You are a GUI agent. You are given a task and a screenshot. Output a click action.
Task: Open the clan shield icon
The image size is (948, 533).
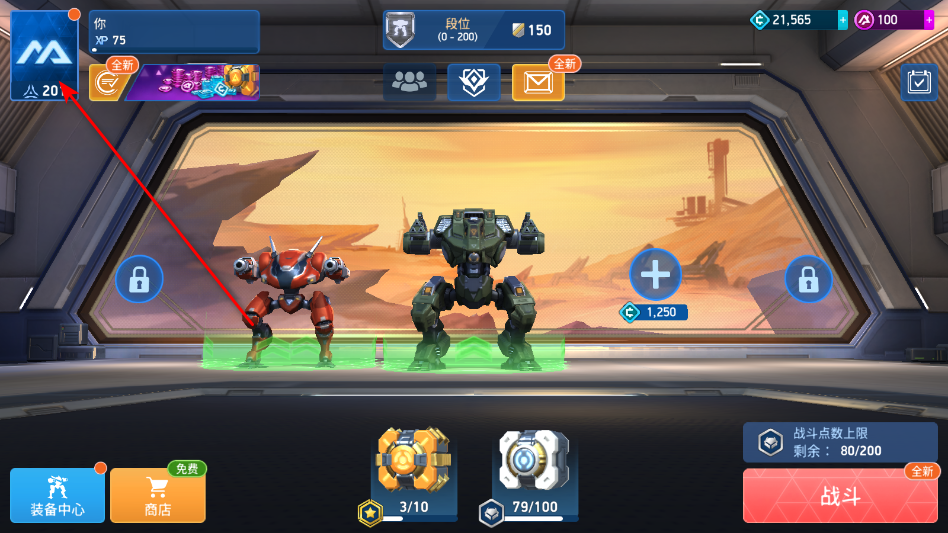coord(473,83)
